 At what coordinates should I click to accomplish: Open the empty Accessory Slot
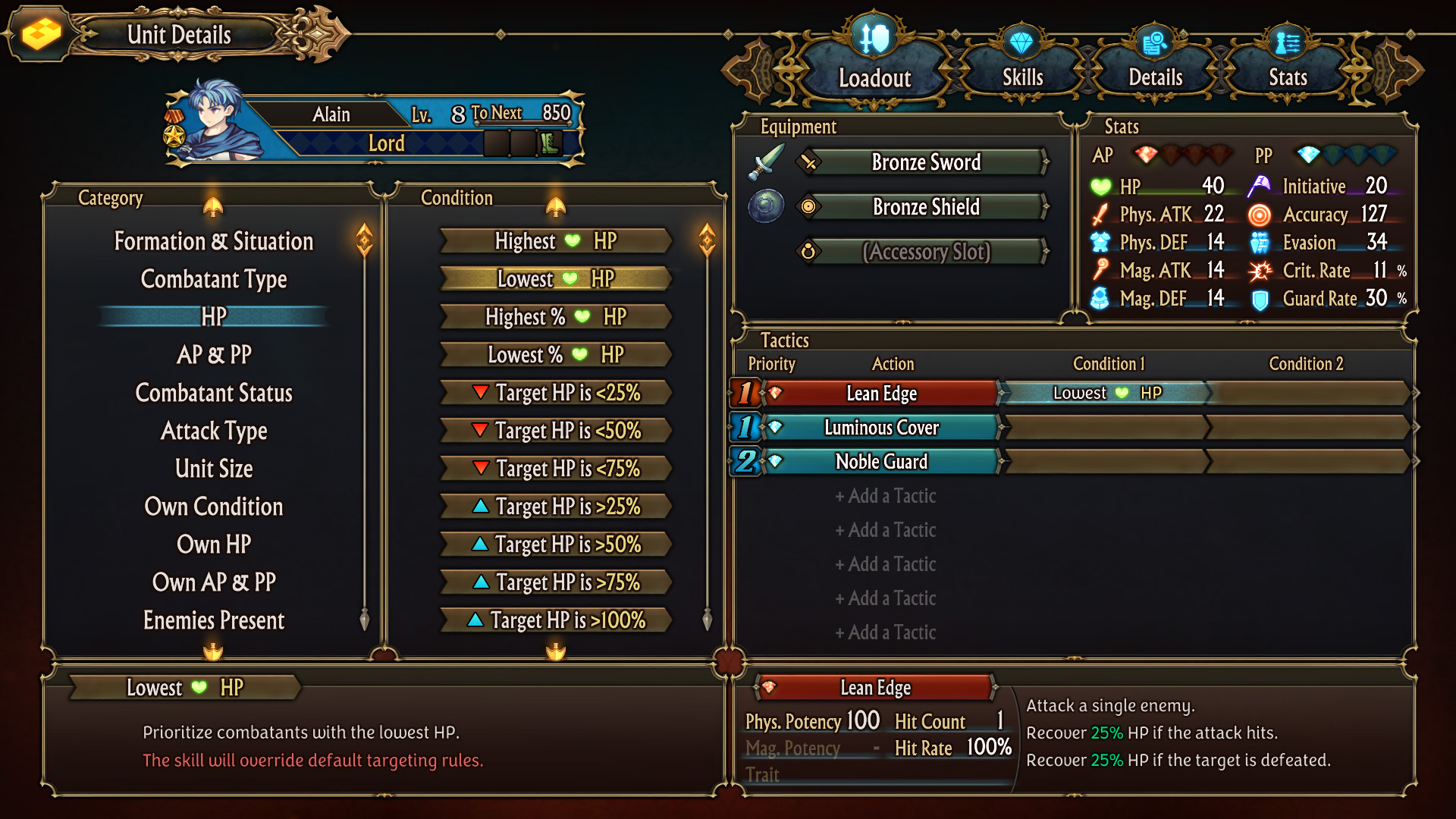tap(925, 252)
